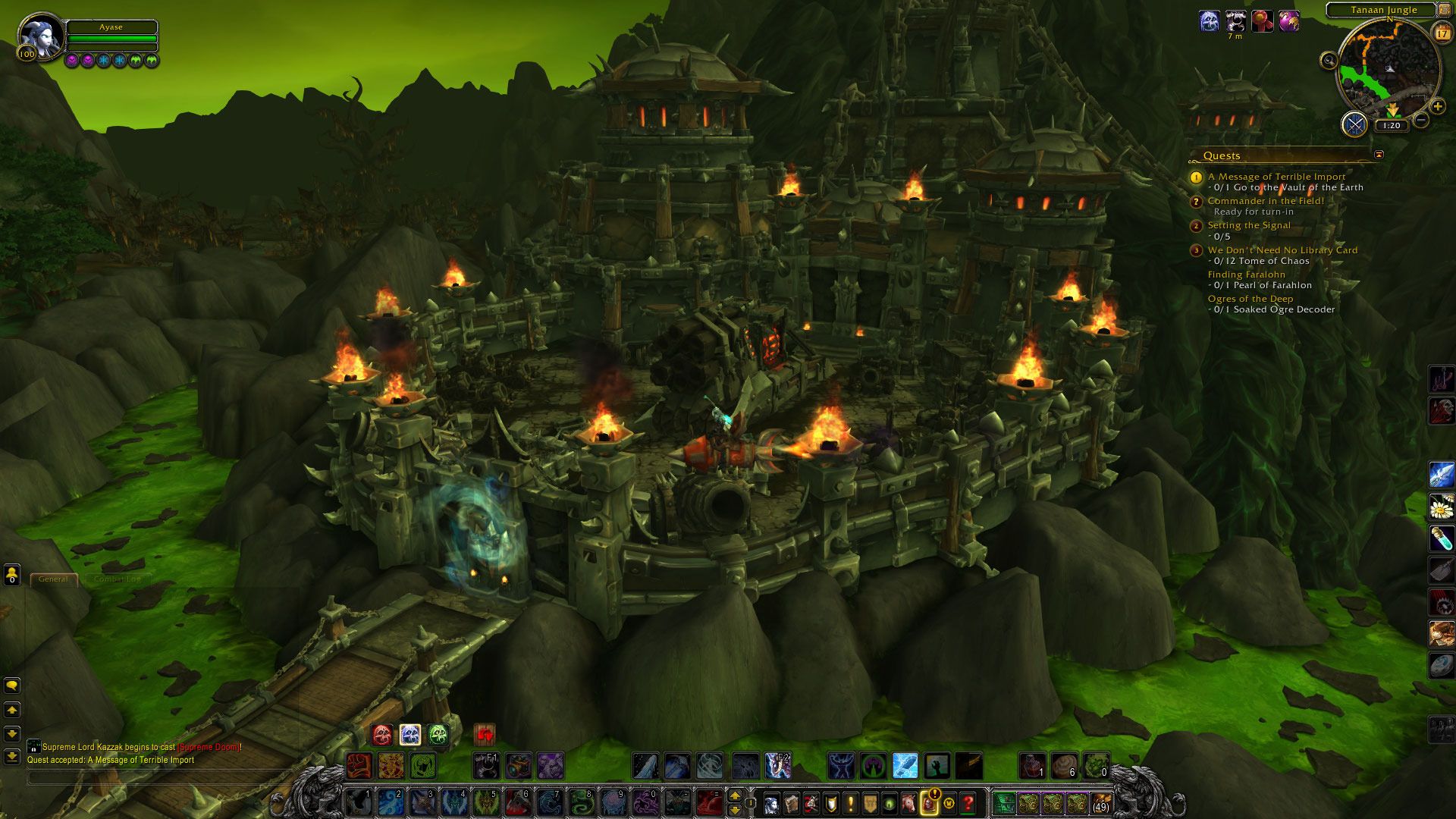Open the chat speech-bubble menu button
This screenshot has width=1456, height=819.
12,686
